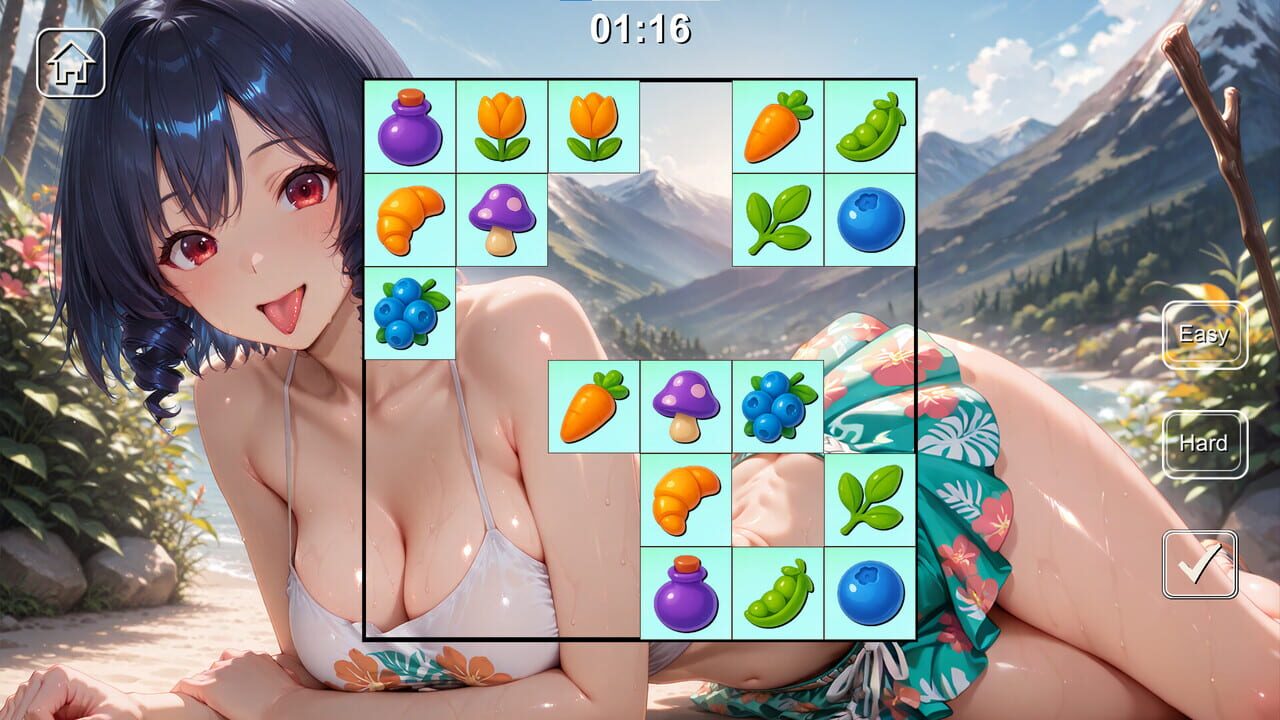Select the blueberry cluster in the middle row
Screen dimensions: 1280x720
779,405
